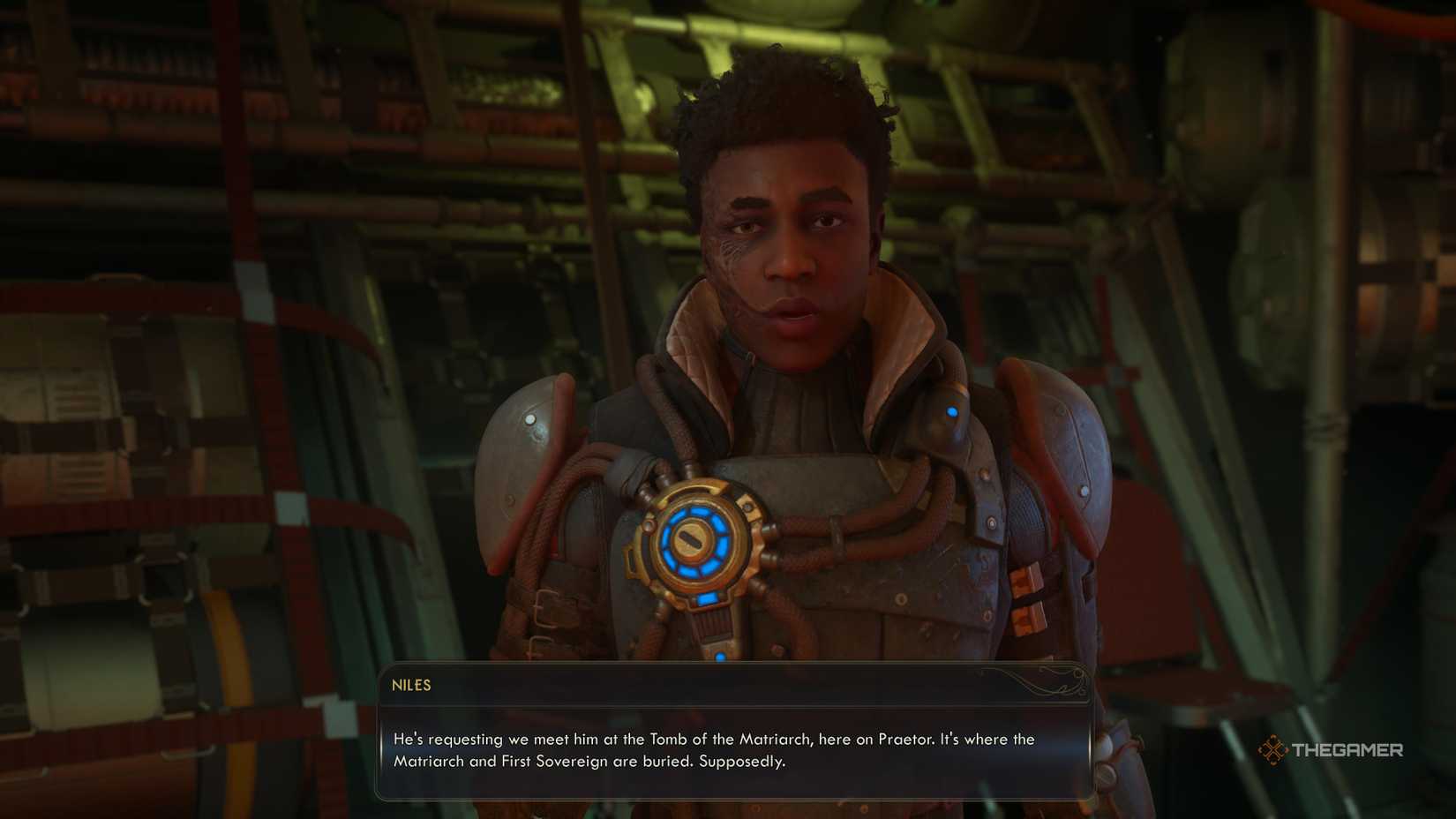Select the NILES nameplate on the dialogue box
Viewport: 1456px width, 819px height.
tap(413, 685)
